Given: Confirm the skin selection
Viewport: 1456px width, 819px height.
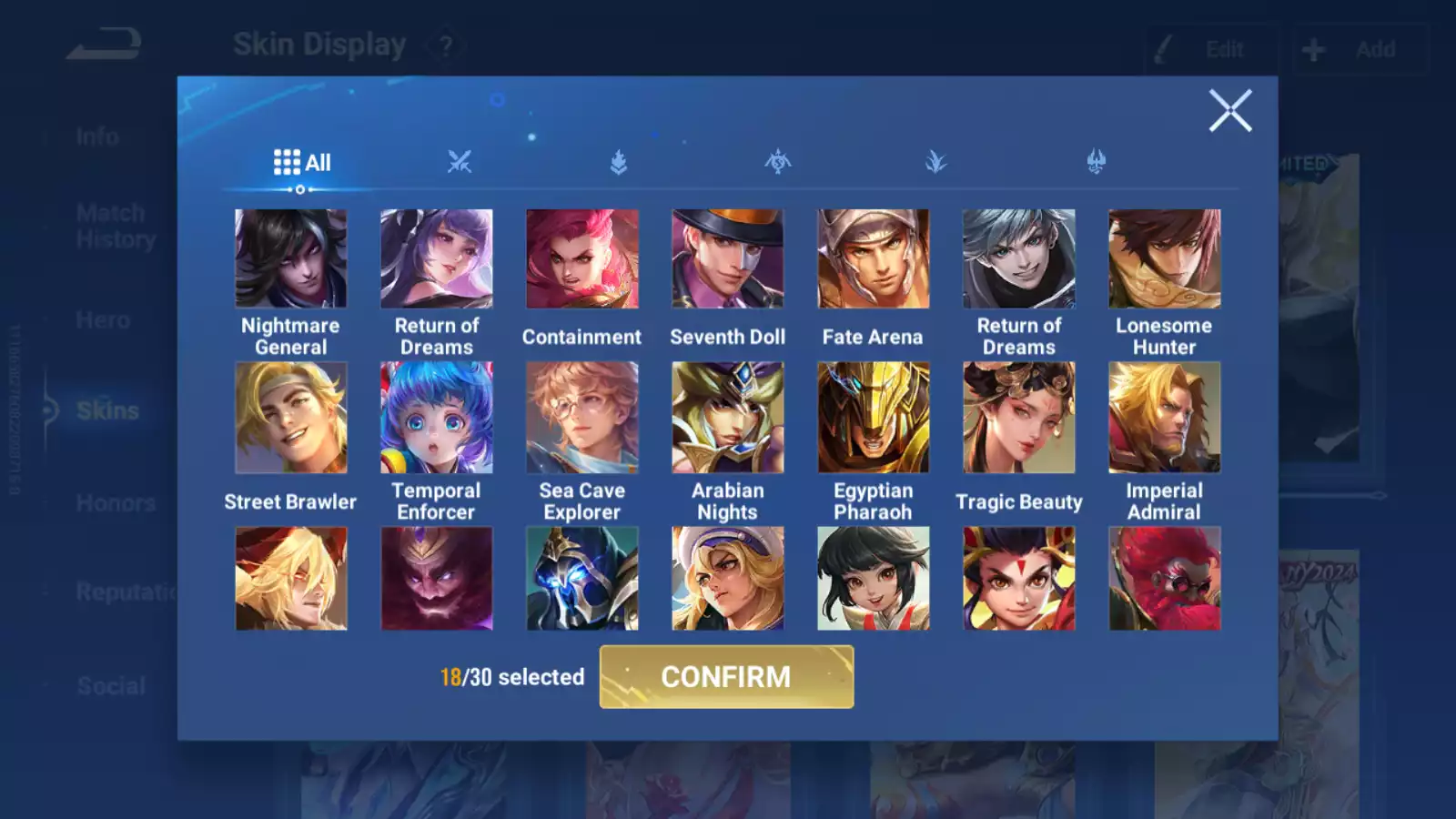Looking at the screenshot, I should (726, 677).
